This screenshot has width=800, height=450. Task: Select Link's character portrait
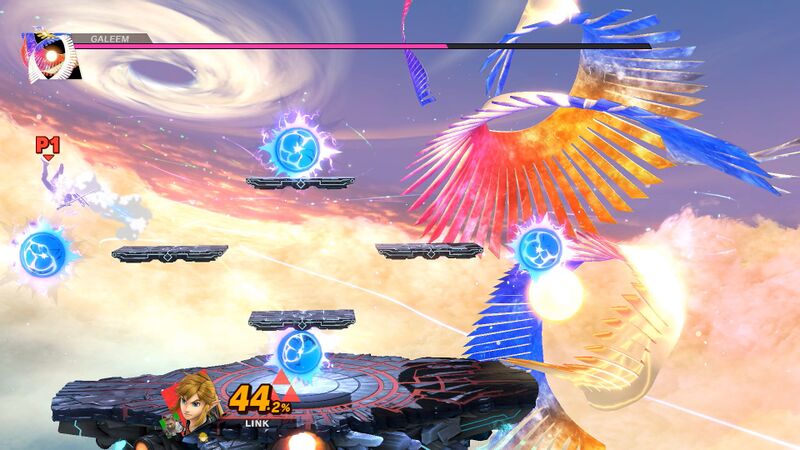(x=195, y=406)
